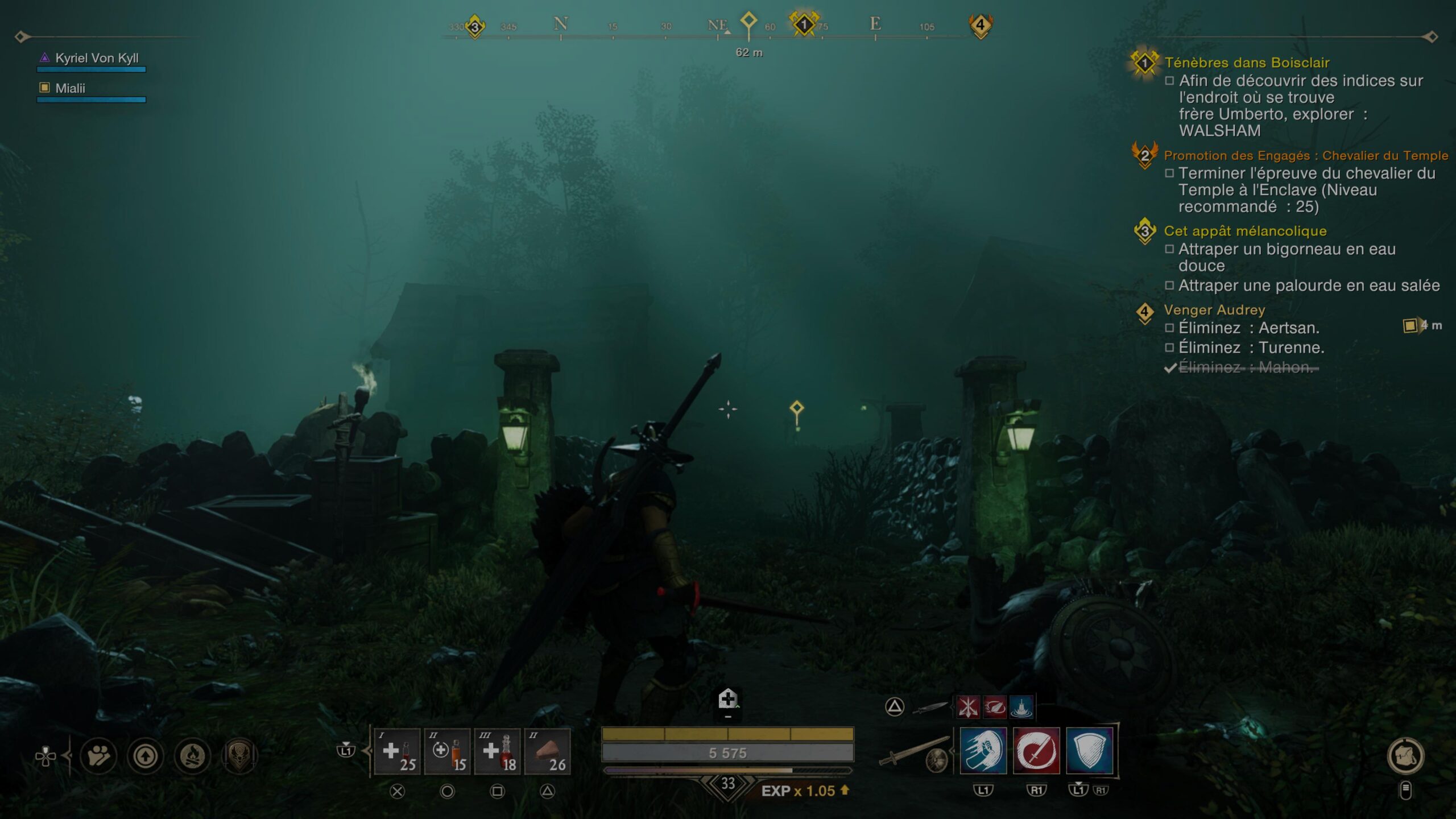This screenshot has height=819, width=1456.
Task: Select the tier III health potion with 18
Action: [x=498, y=752]
